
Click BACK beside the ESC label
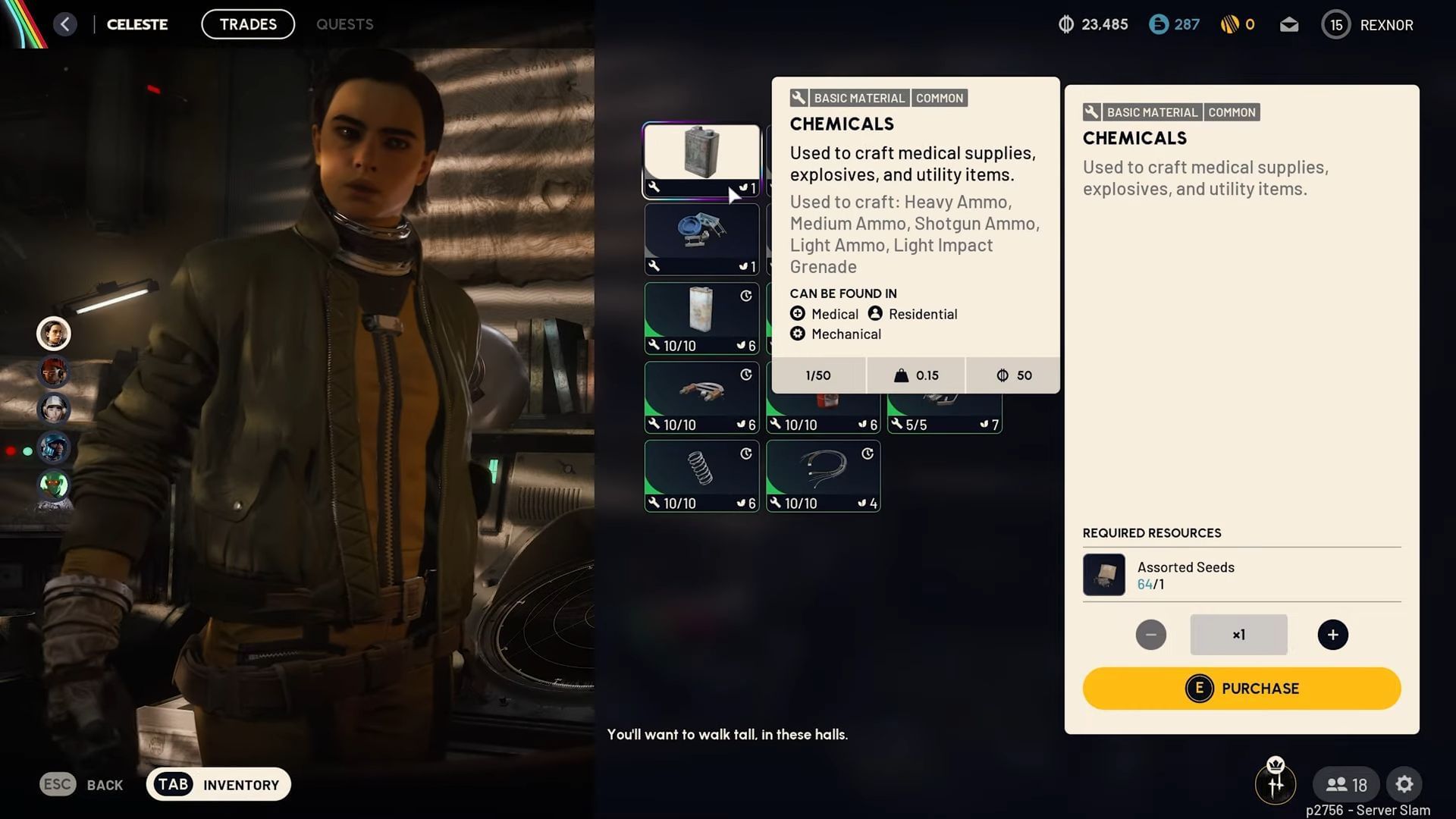coord(105,784)
